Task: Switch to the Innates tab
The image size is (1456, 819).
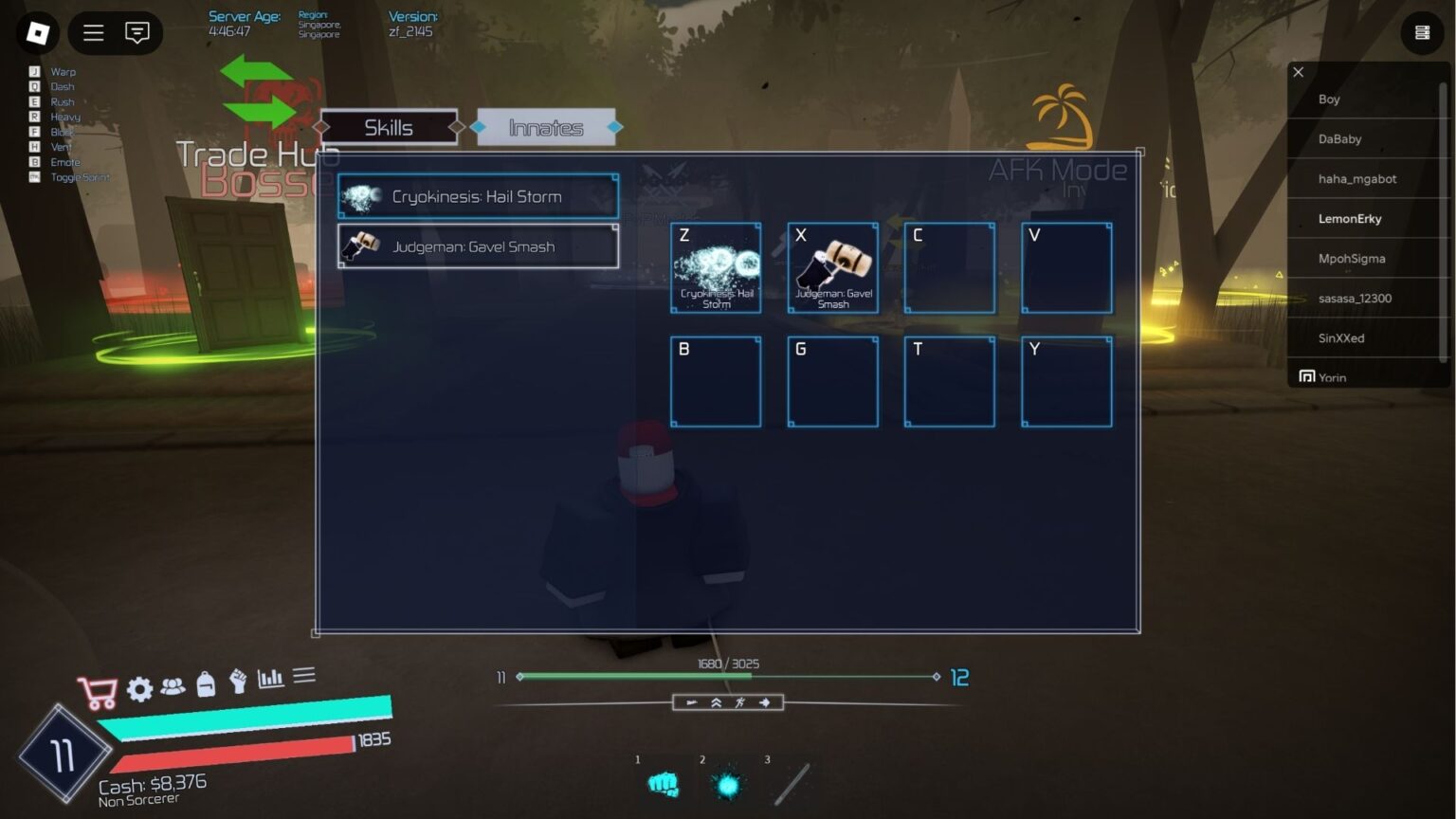Action: (547, 126)
